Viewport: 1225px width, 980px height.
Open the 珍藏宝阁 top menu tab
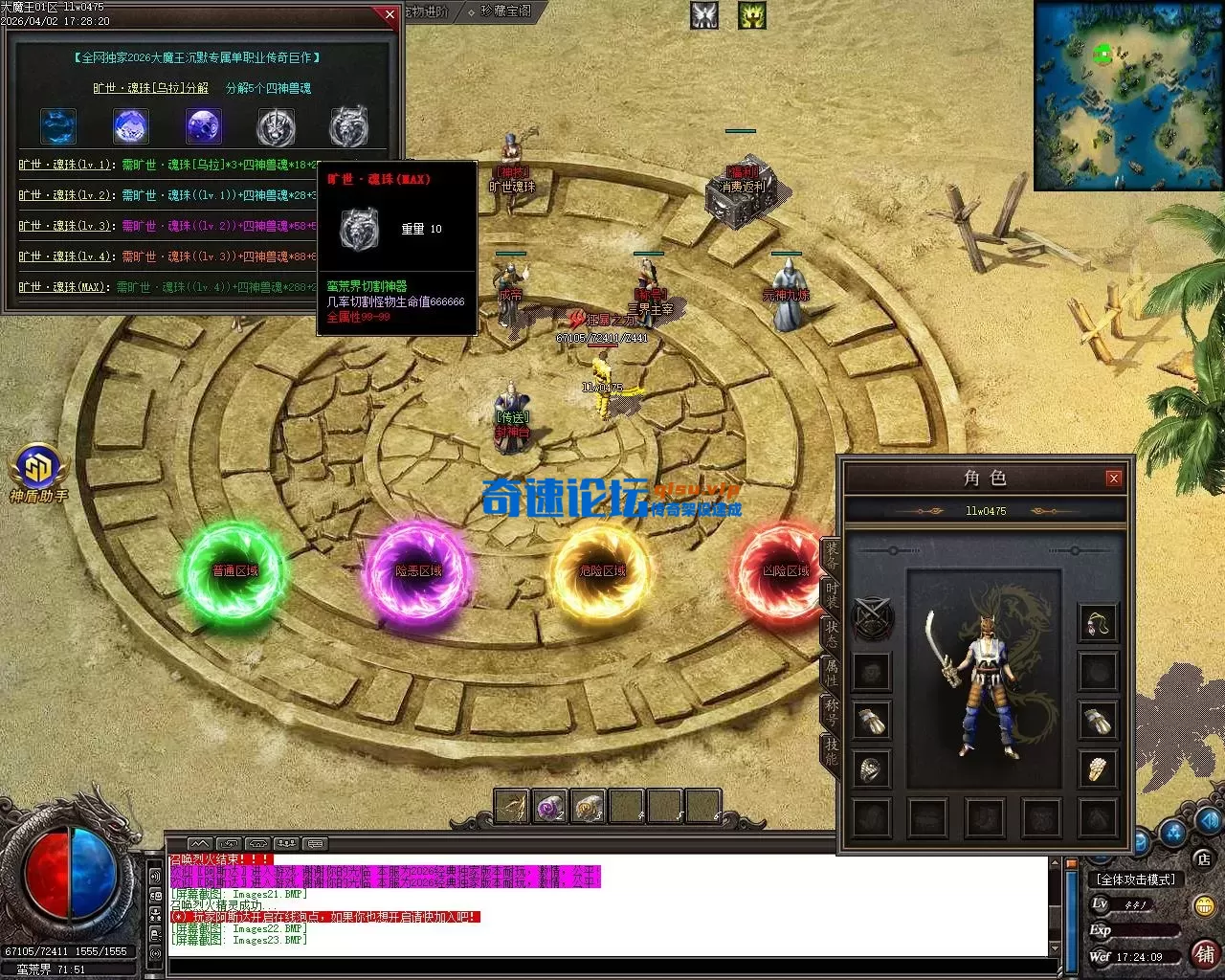coord(505,11)
